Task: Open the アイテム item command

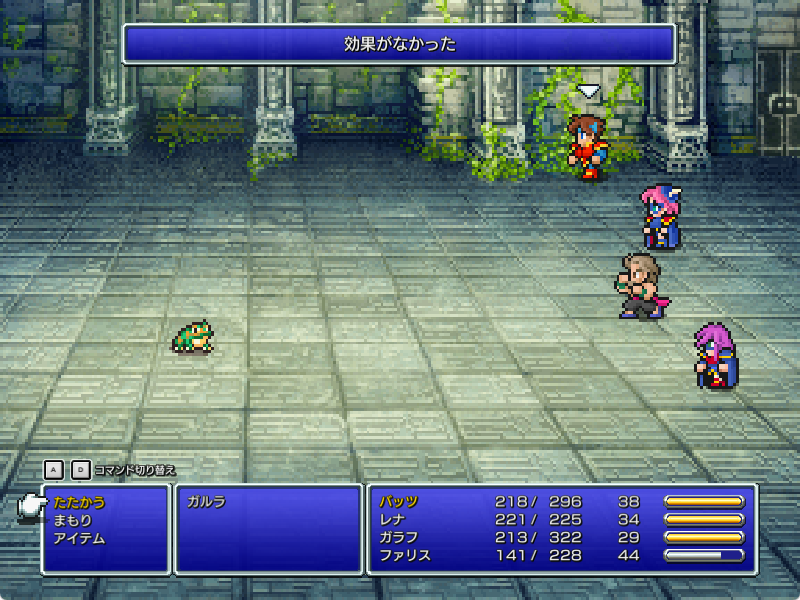Action: tap(79, 538)
